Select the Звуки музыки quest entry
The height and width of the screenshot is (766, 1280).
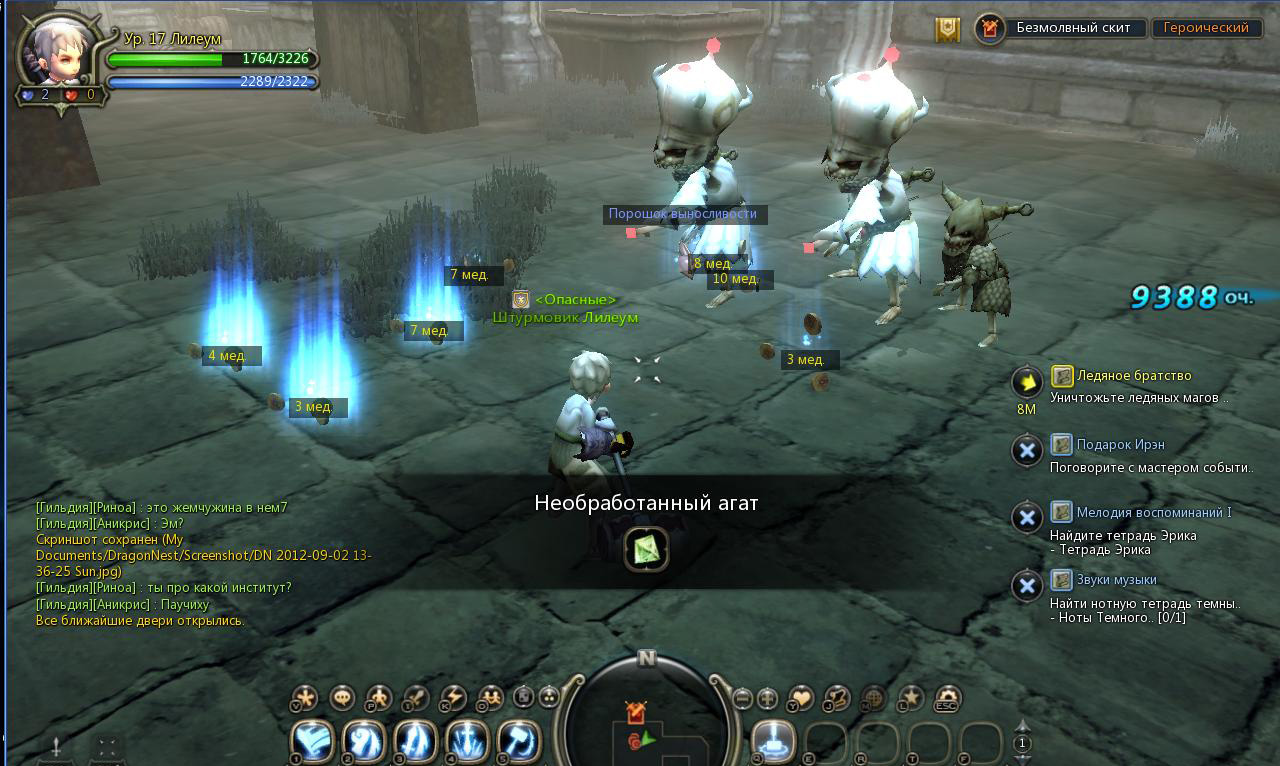1116,580
